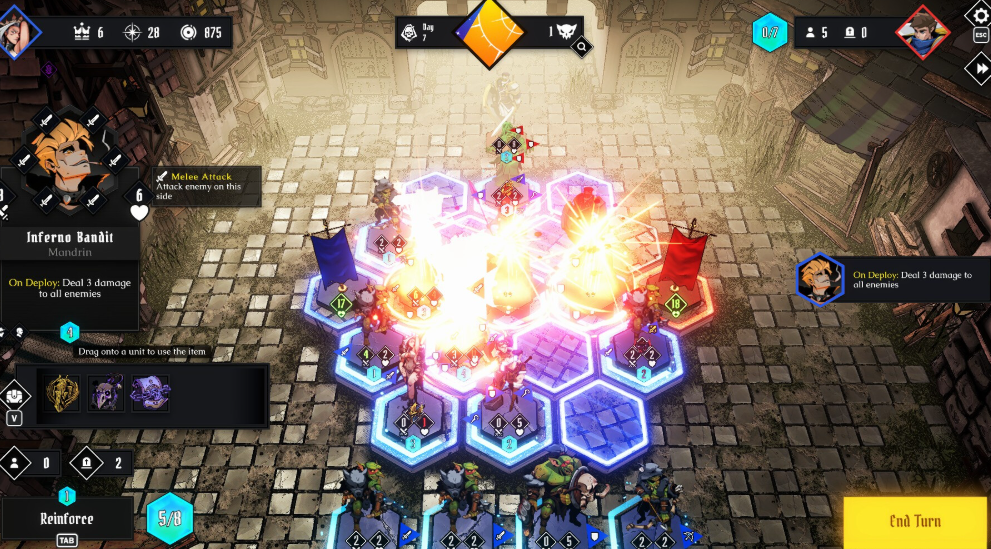Open the chest inventory icon

(x=12, y=395)
